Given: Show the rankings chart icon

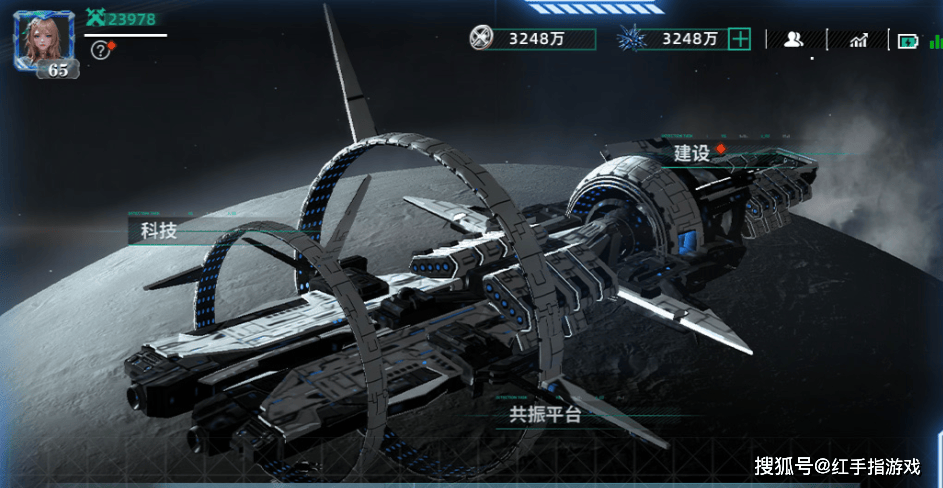Looking at the screenshot, I should (858, 40).
